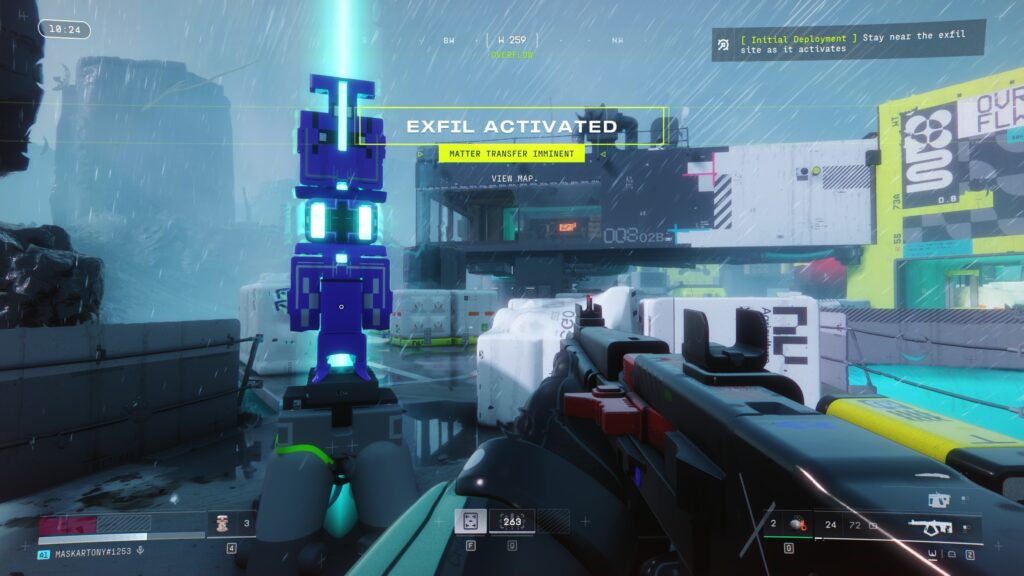Click the compass heading indicator
This screenshot has height=576, width=1024.
511,41
